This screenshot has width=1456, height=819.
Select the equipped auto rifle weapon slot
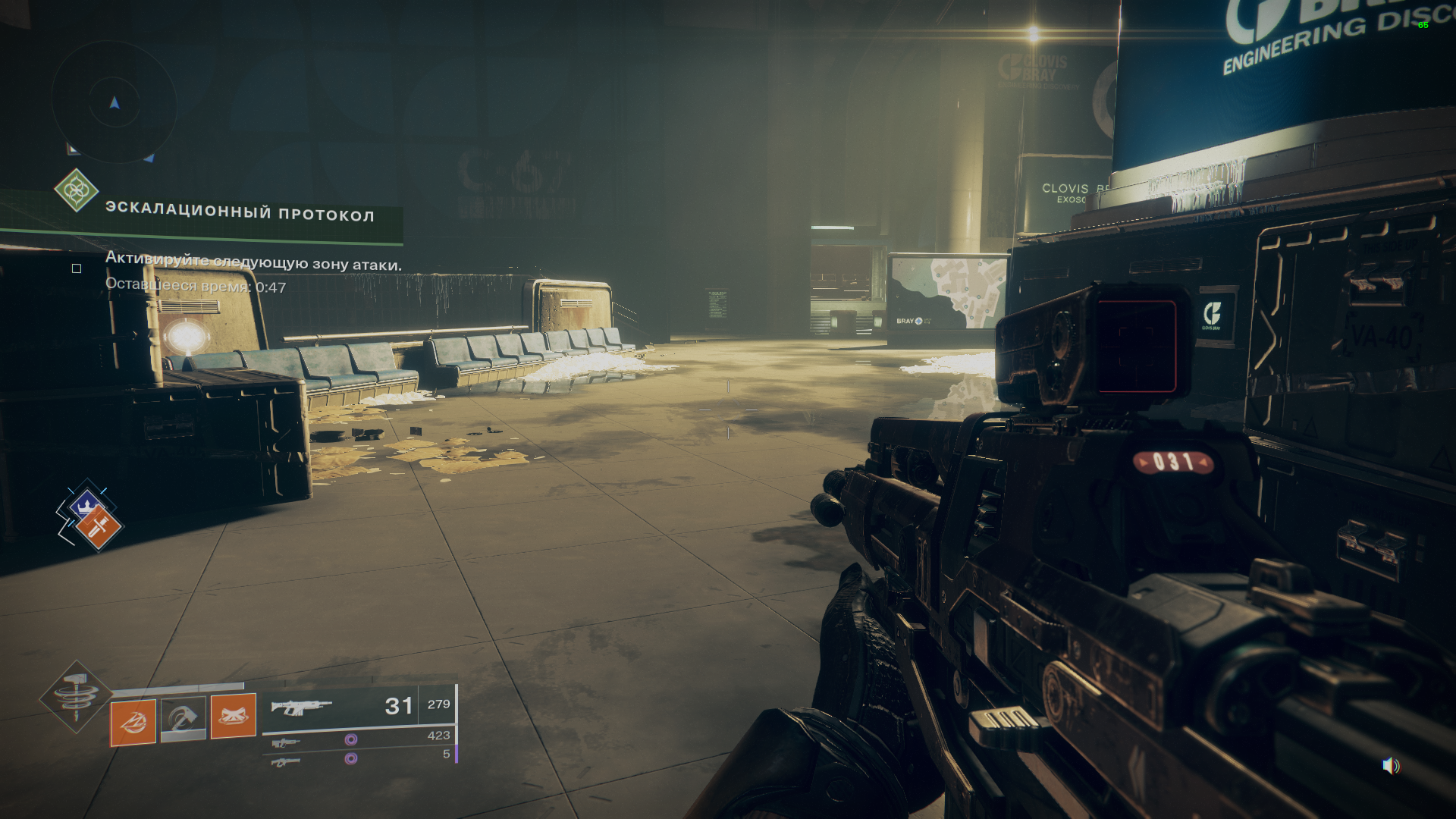[x=358, y=708]
